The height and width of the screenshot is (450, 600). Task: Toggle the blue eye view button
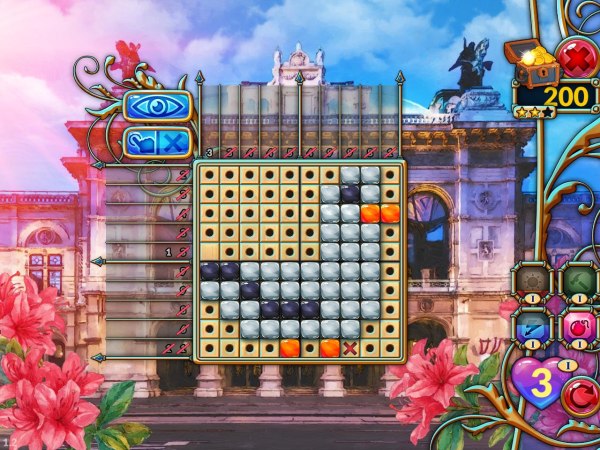156,107
